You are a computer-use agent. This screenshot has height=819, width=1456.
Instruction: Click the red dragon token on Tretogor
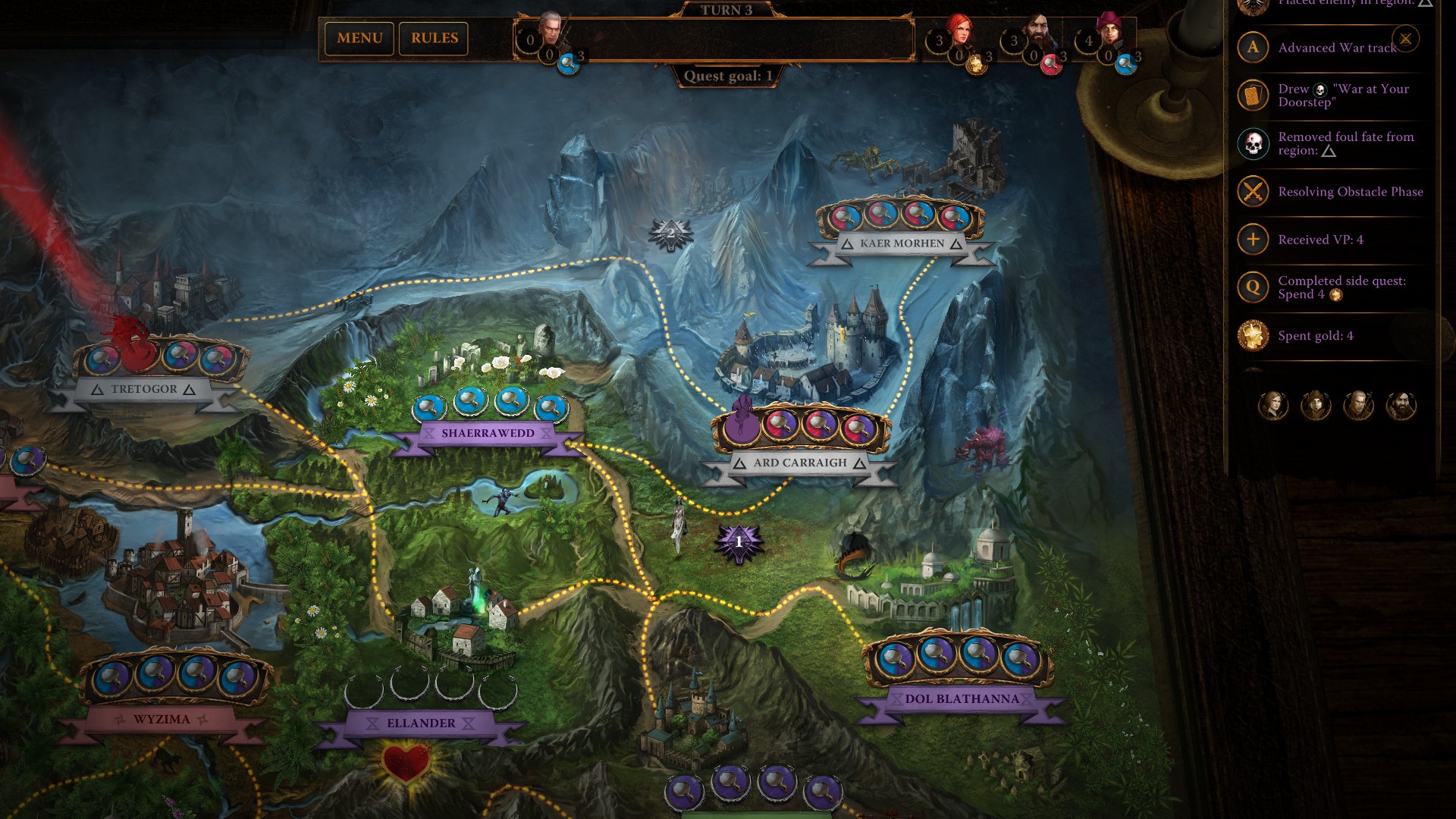[x=137, y=348]
